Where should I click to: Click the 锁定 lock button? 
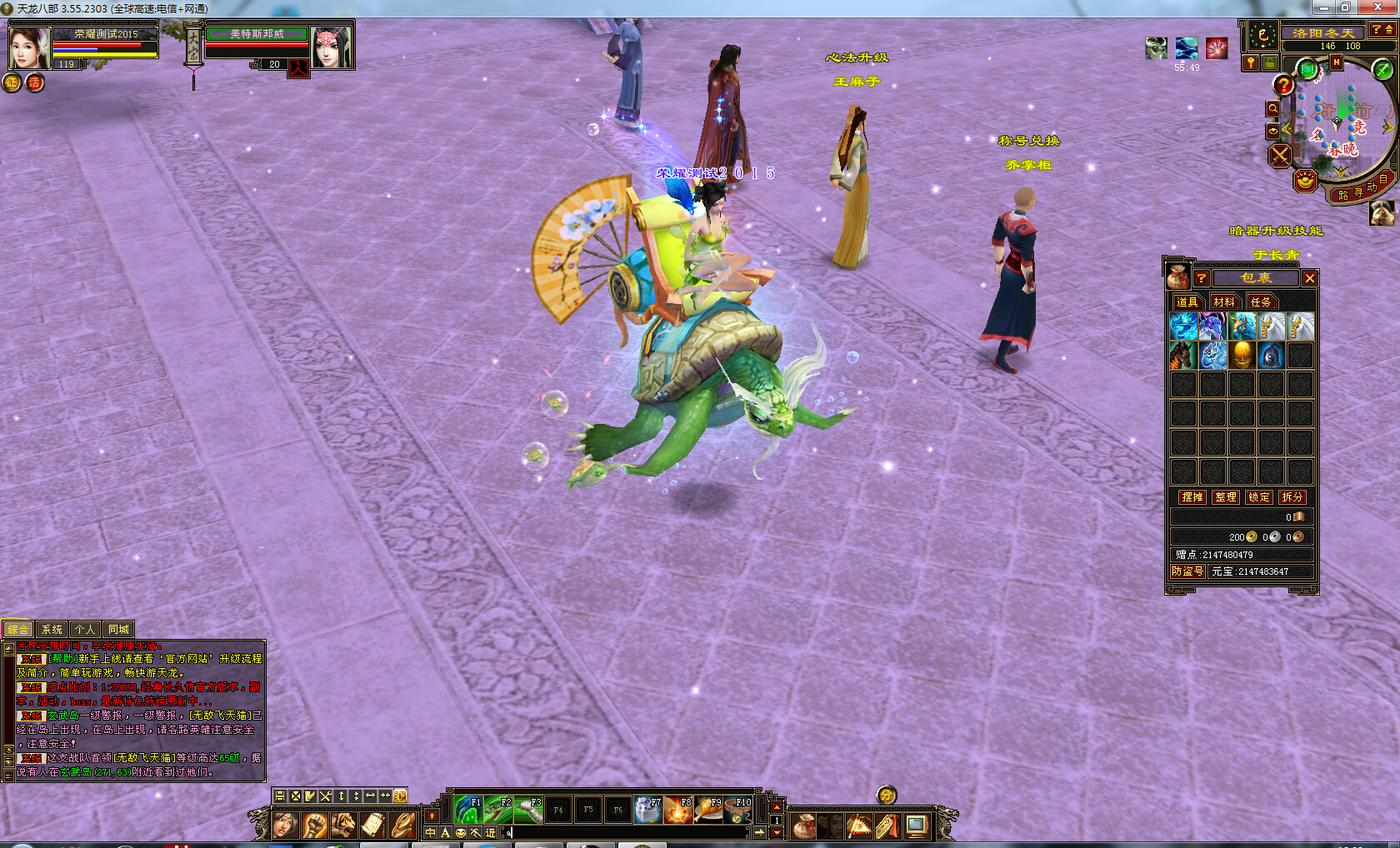(x=1259, y=496)
